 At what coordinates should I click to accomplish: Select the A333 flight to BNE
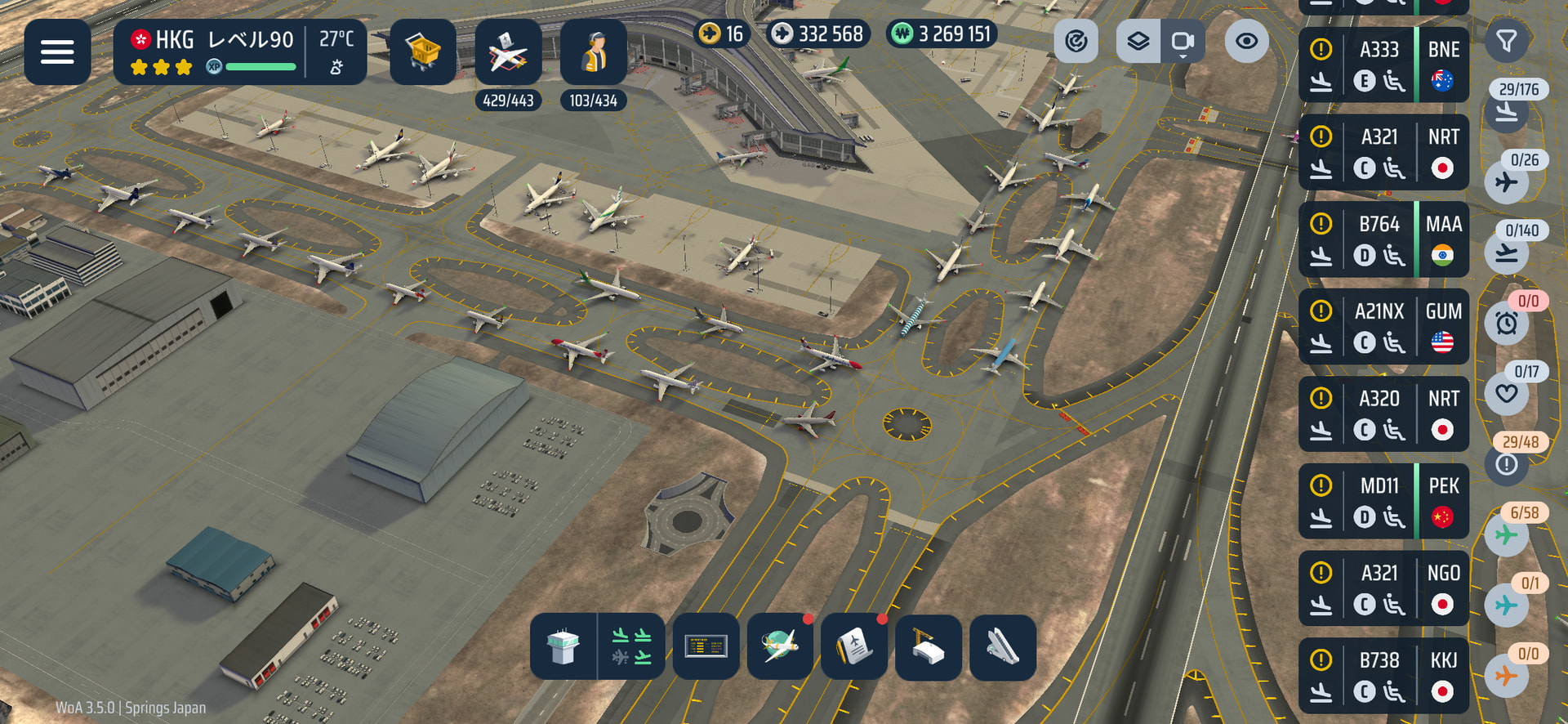(1383, 65)
